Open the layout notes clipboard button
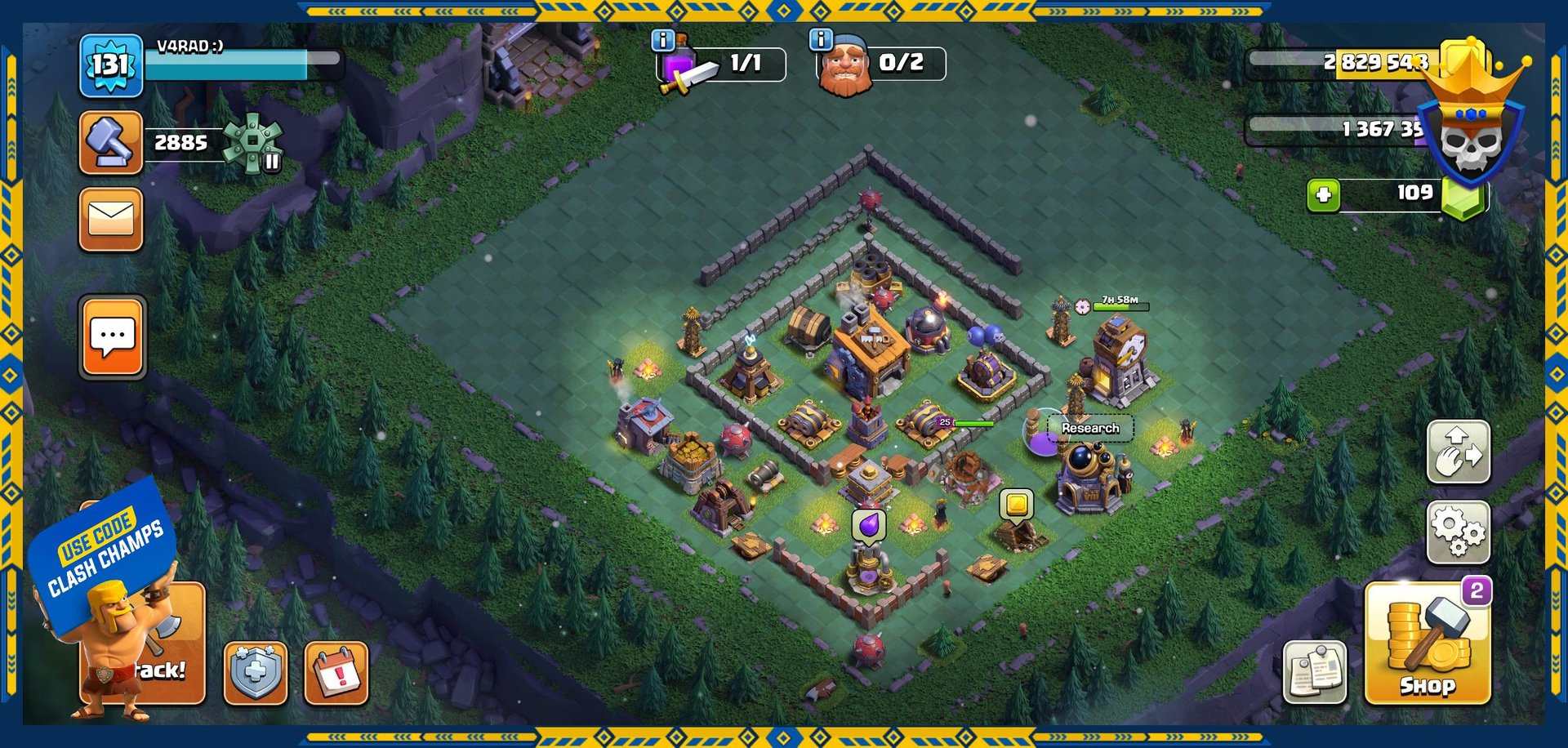The height and width of the screenshot is (748, 1568). [x=1314, y=672]
